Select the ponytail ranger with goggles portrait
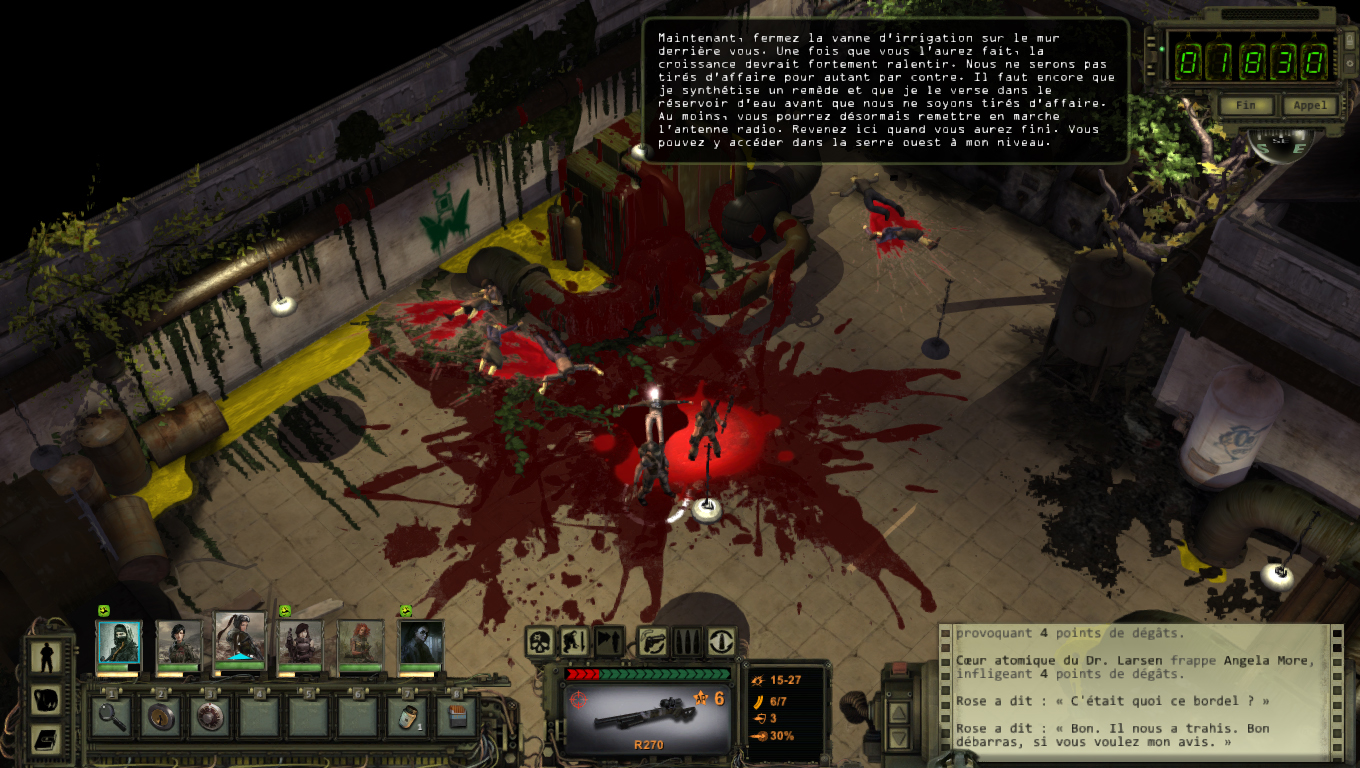The height and width of the screenshot is (768, 1360). coord(240,640)
